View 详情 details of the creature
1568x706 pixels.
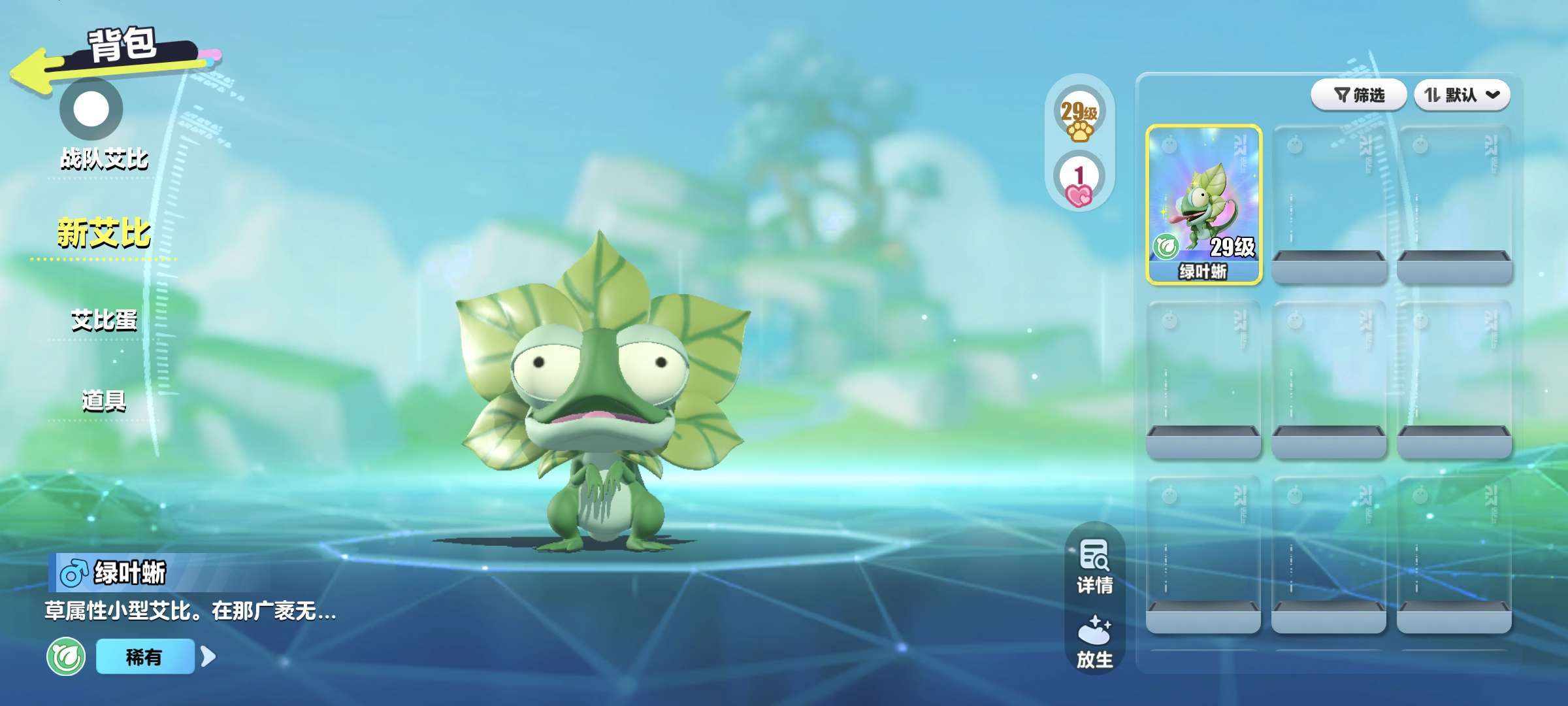pyautogui.click(x=1094, y=566)
